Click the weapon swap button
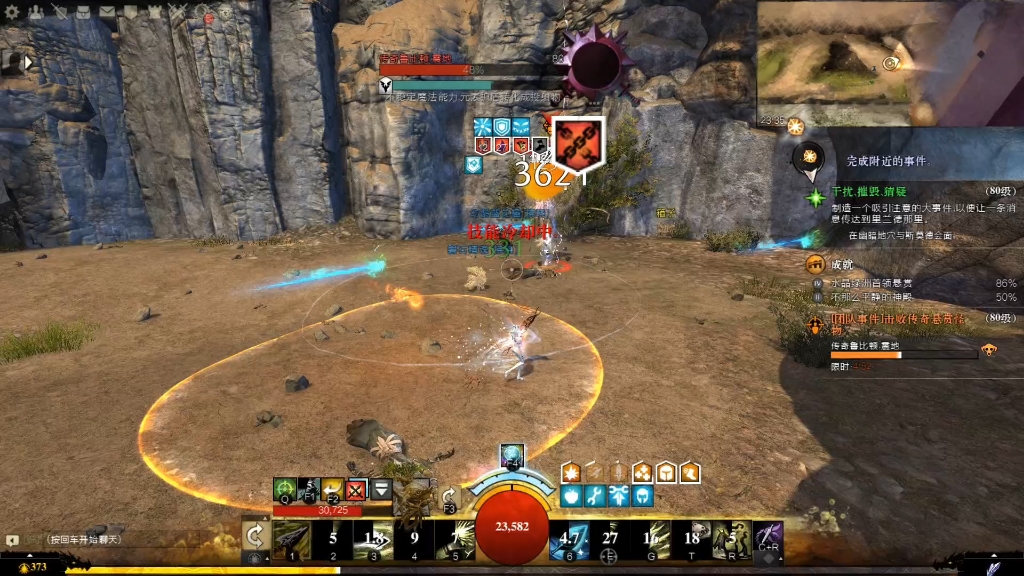The width and height of the screenshot is (1024, 576). point(255,537)
